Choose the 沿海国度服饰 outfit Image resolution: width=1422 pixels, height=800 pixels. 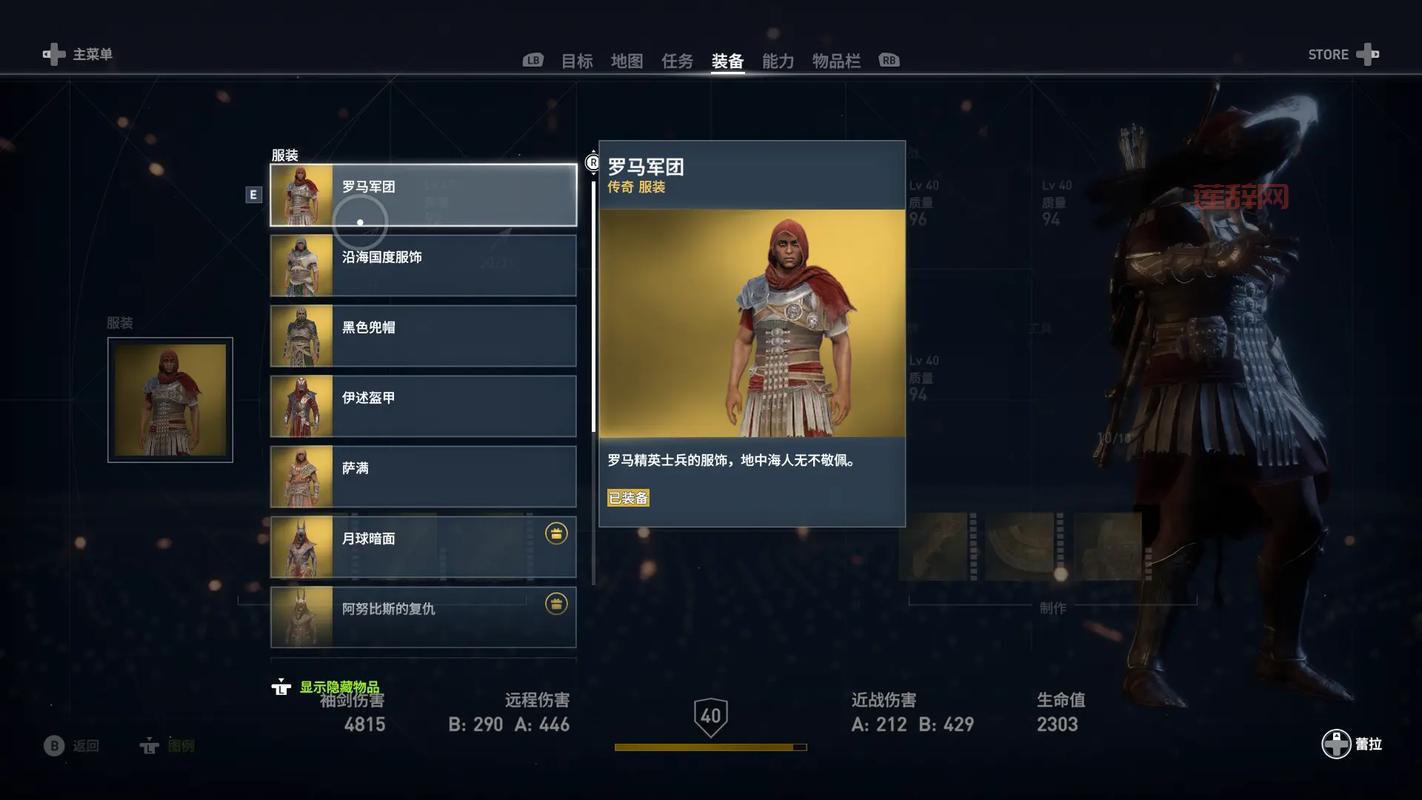(423, 265)
